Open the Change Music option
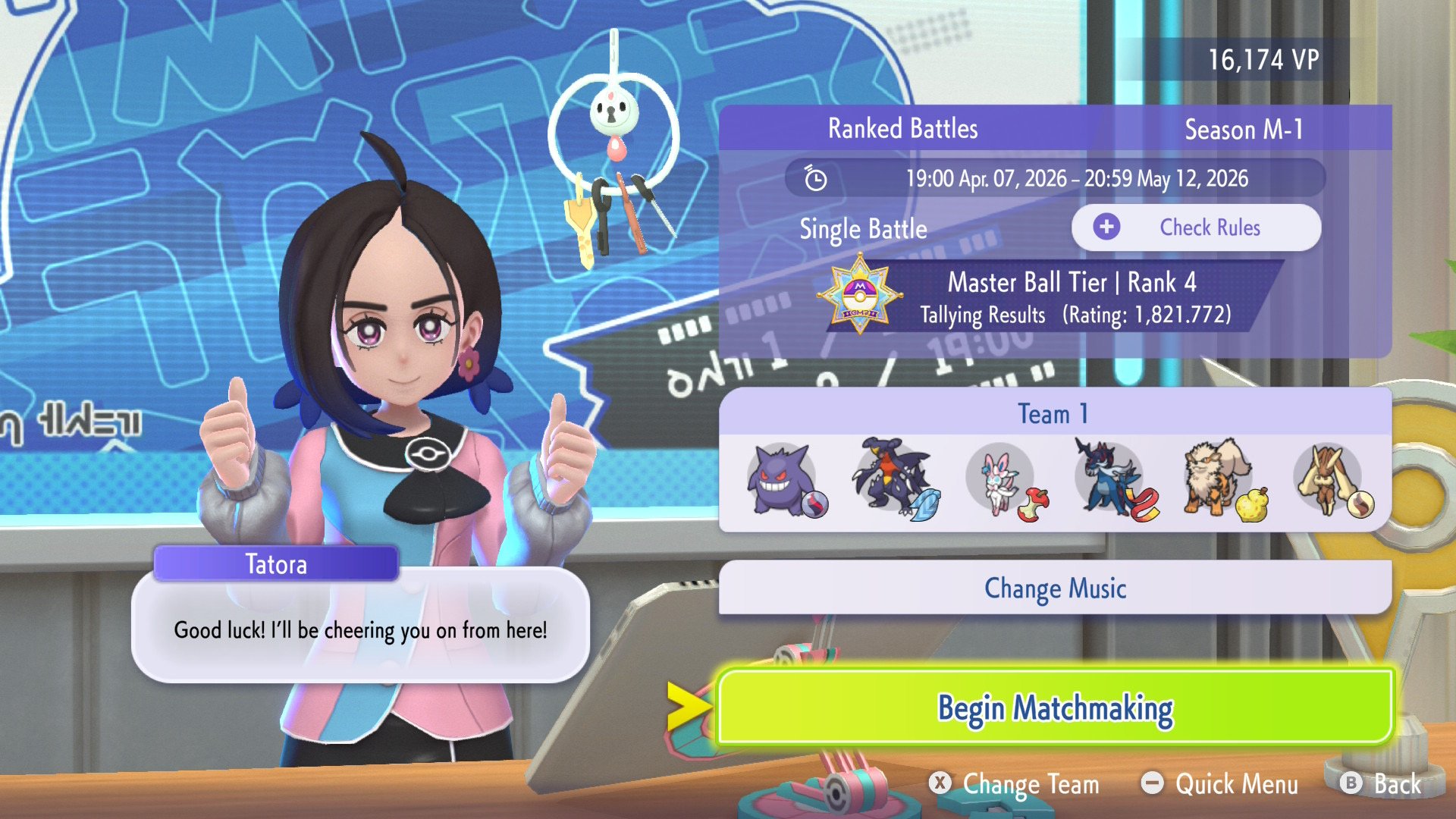The height and width of the screenshot is (819, 1456). pyautogui.click(x=1054, y=588)
